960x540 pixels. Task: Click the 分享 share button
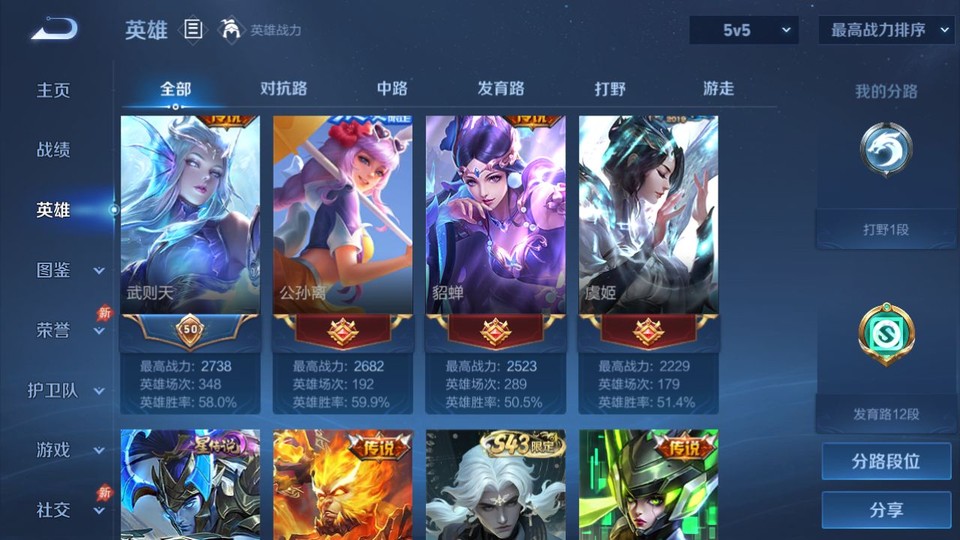pos(886,510)
